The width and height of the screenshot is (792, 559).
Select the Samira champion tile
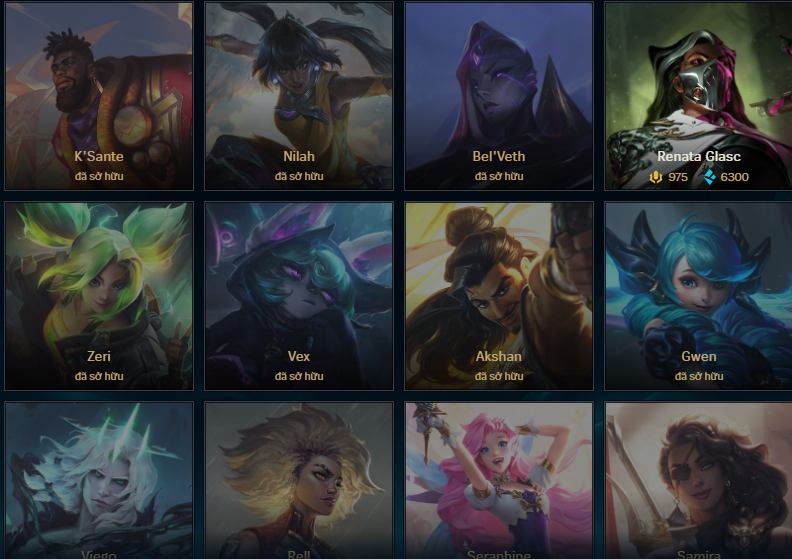point(699,481)
